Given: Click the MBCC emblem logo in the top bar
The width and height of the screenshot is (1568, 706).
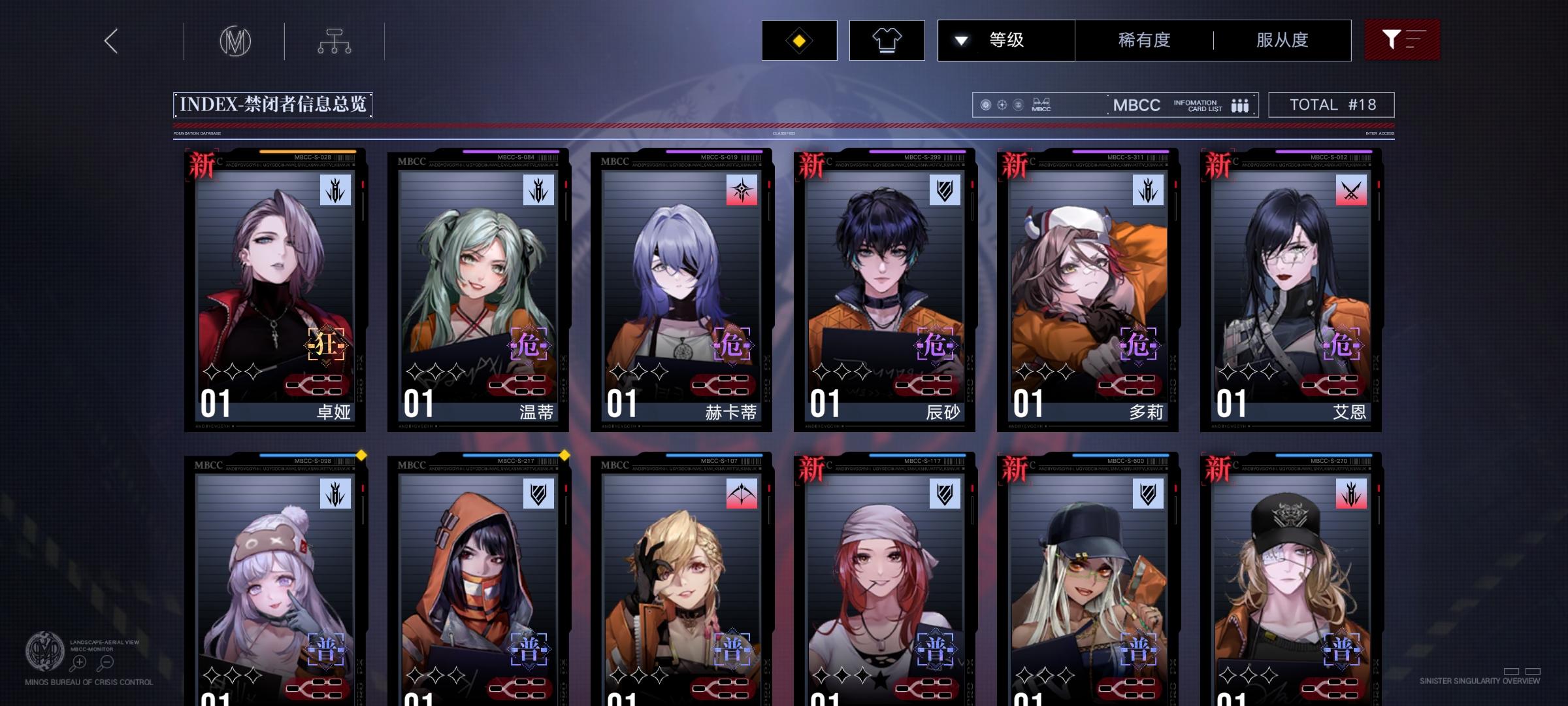Looking at the screenshot, I should coord(235,40).
